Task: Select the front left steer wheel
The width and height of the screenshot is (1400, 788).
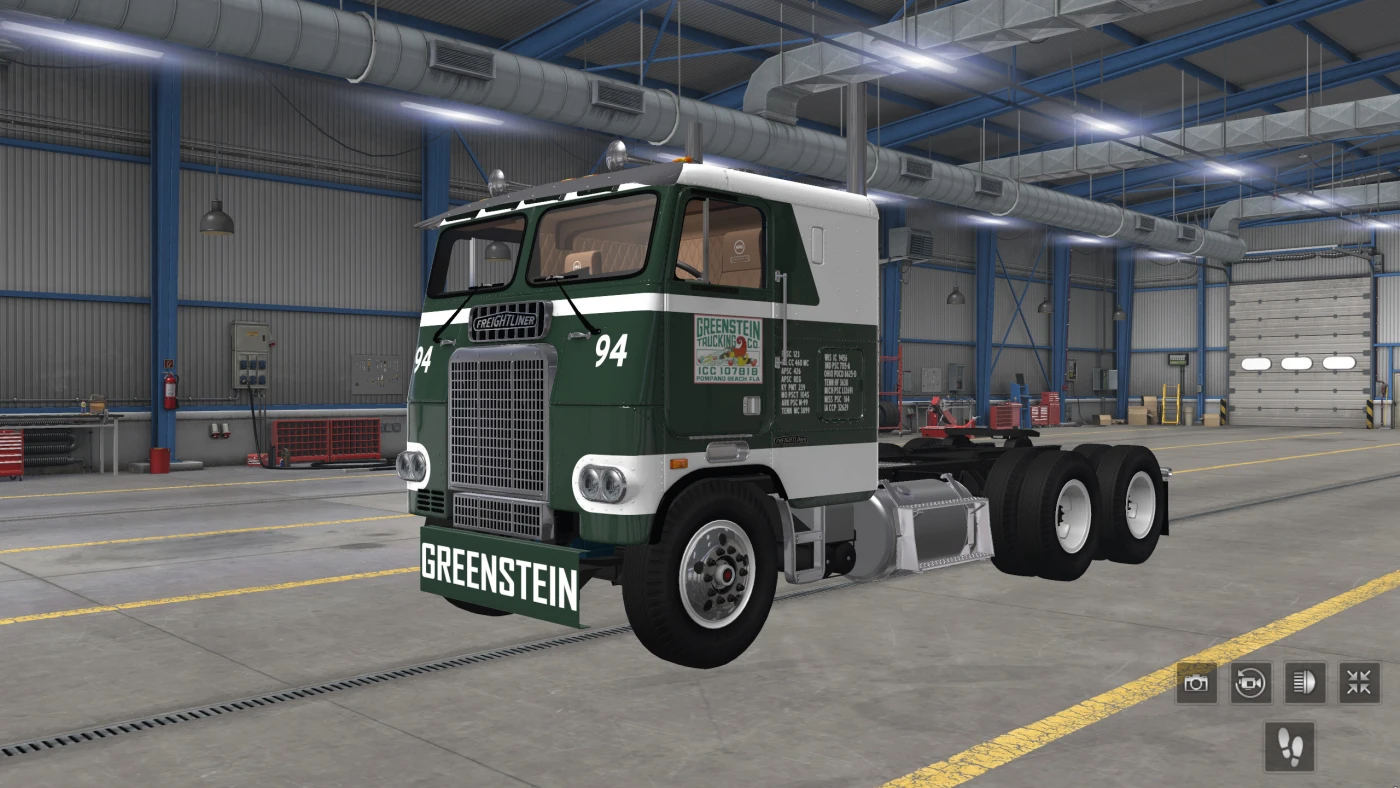Action: [x=720, y=570]
